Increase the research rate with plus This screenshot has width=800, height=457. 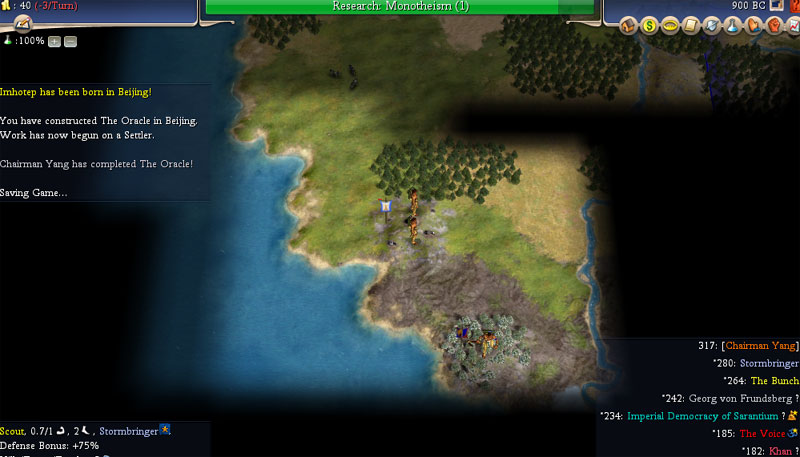click(54, 41)
